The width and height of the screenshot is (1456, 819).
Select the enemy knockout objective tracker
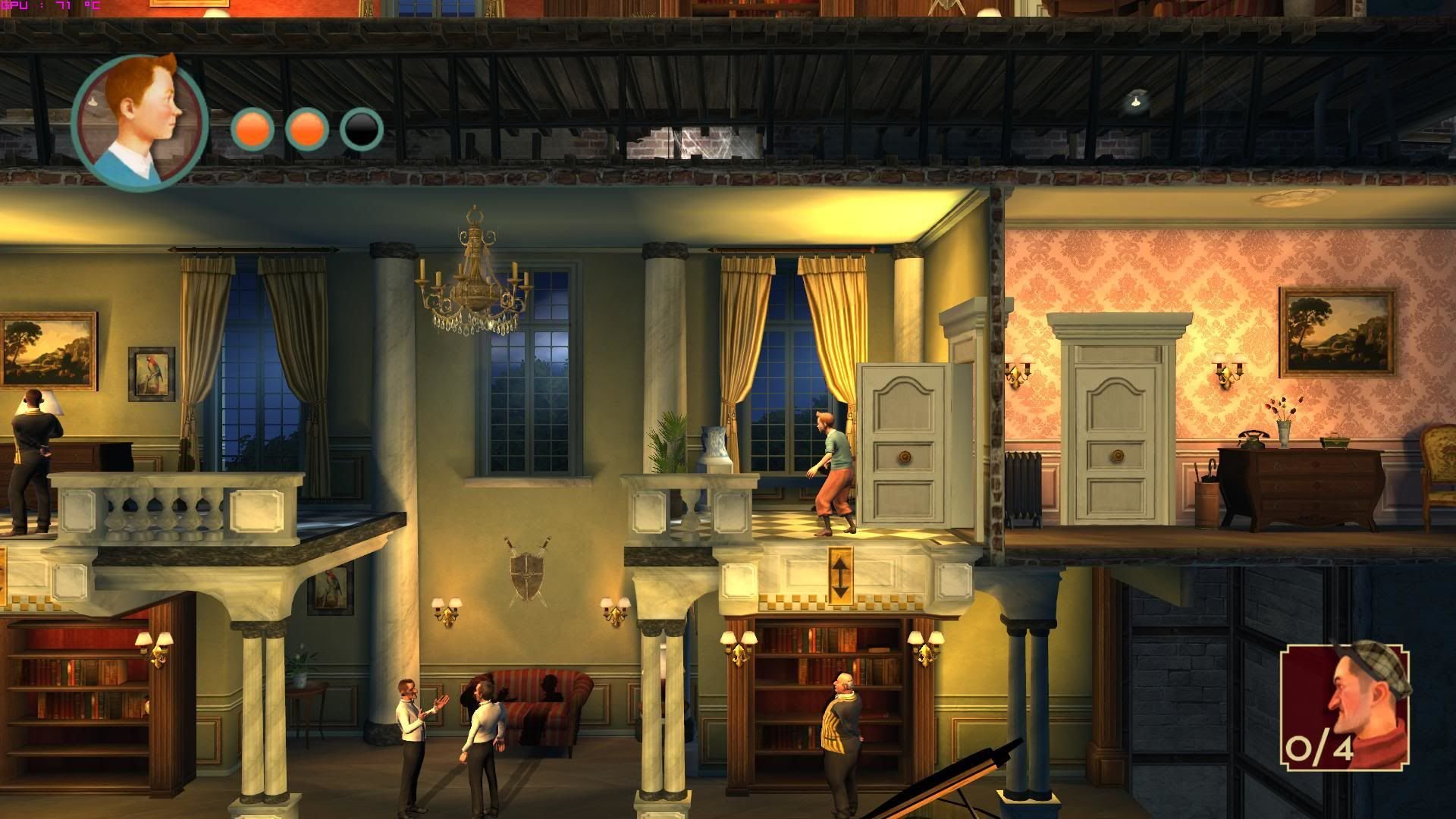click(x=1345, y=706)
